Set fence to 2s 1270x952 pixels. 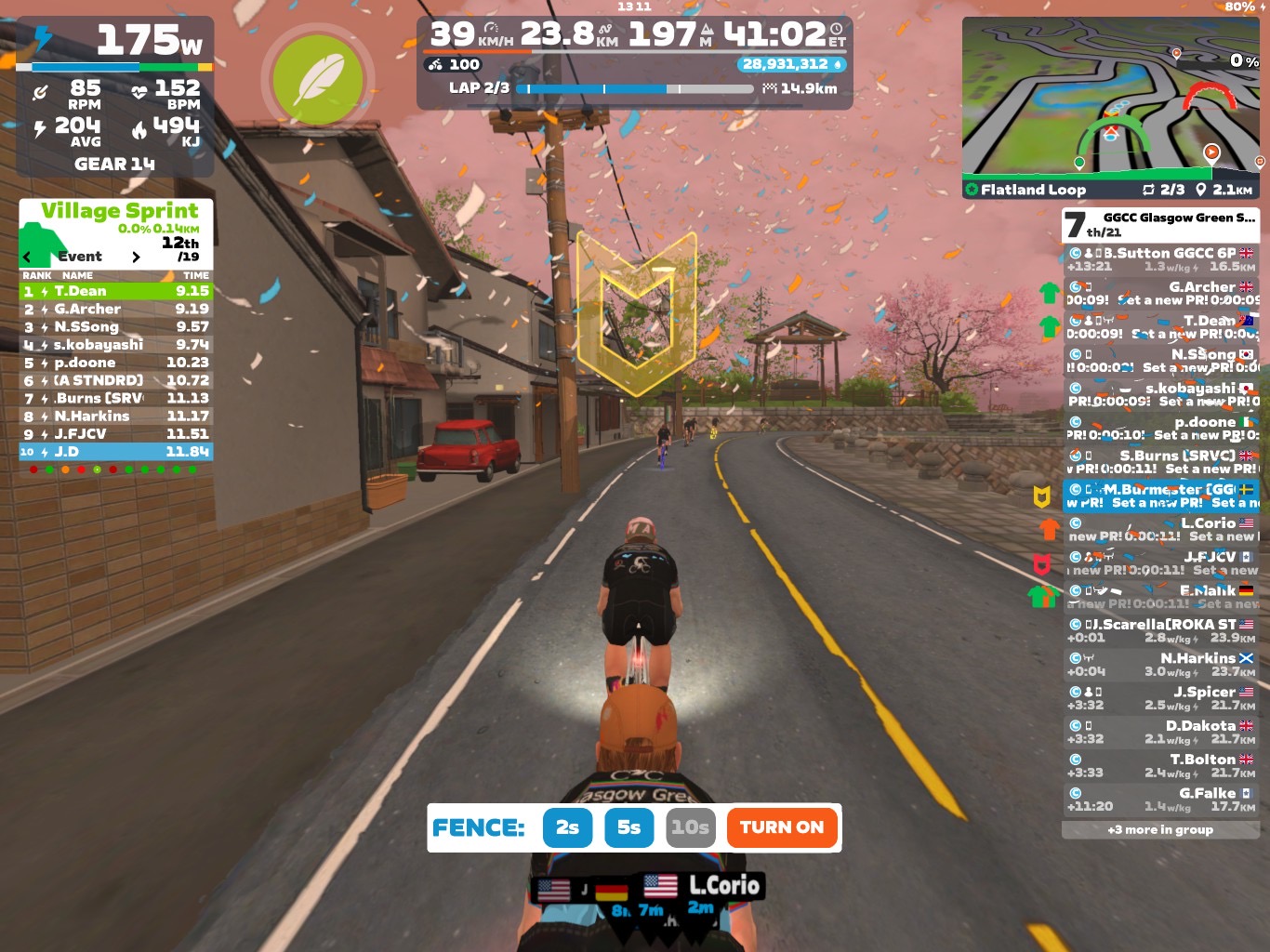[567, 827]
